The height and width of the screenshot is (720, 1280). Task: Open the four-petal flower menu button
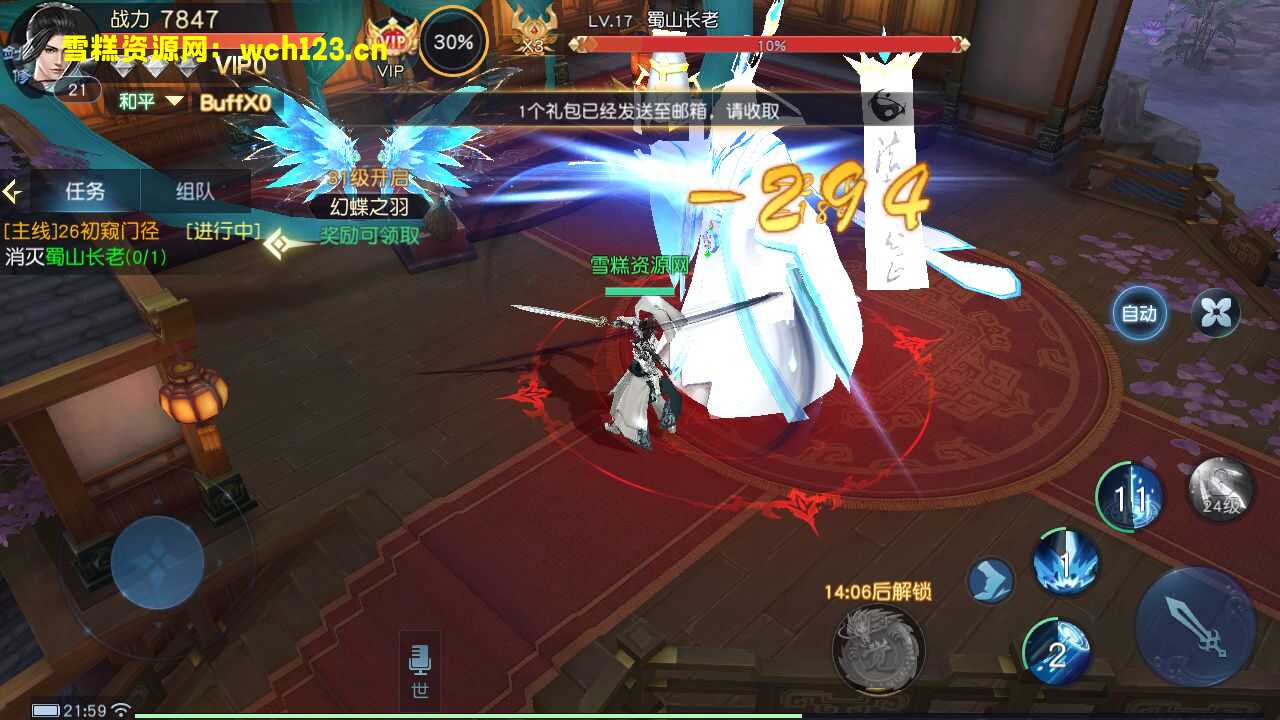[1215, 314]
